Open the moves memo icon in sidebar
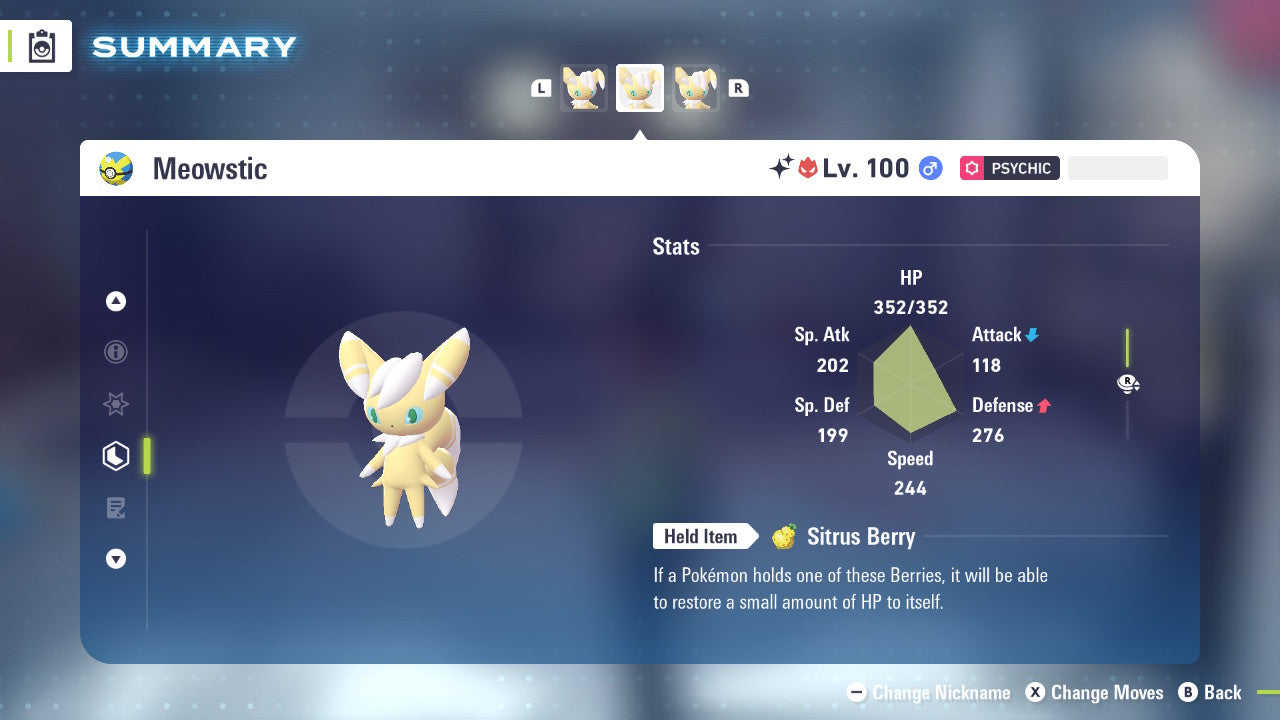Viewport: 1280px width, 720px height. click(115, 507)
